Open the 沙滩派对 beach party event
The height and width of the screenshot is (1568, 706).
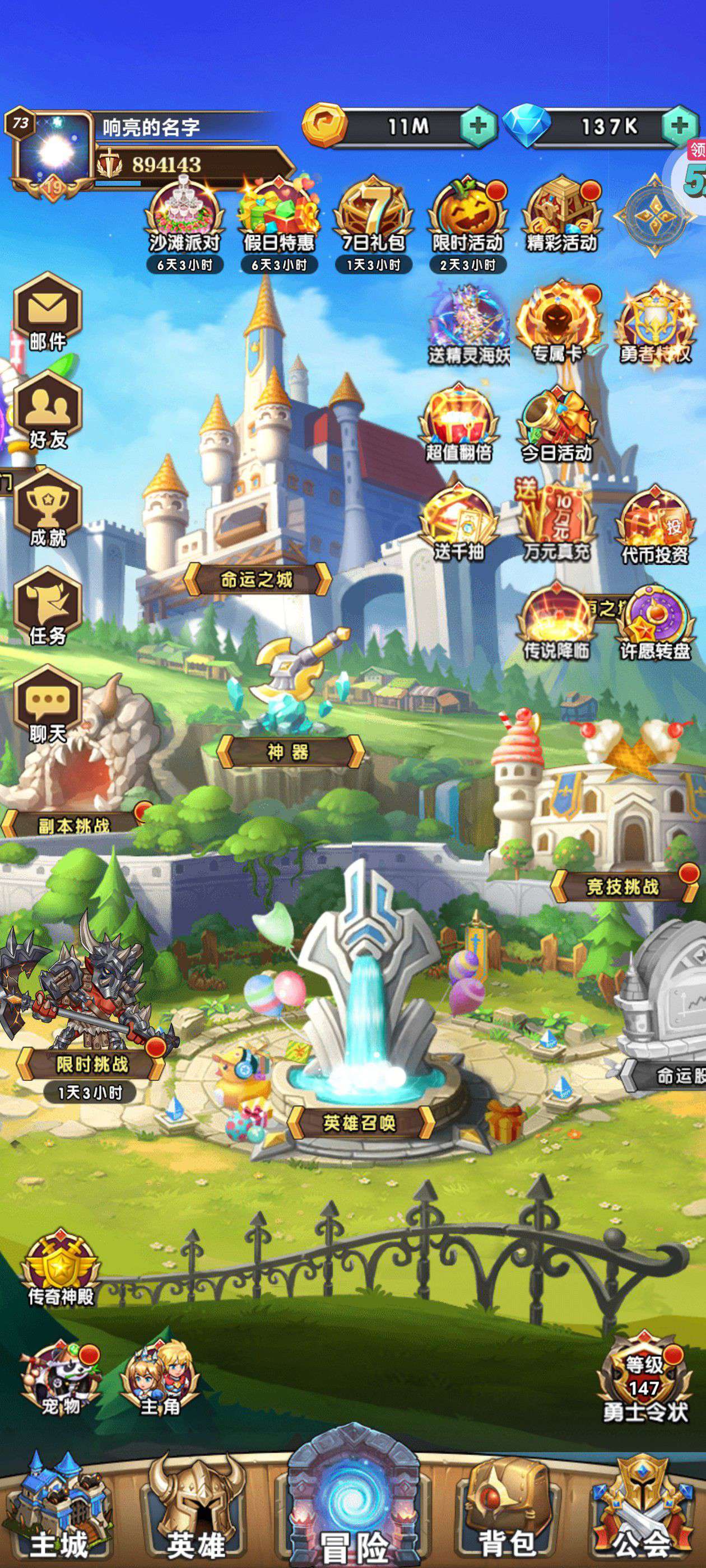pyautogui.click(x=184, y=218)
